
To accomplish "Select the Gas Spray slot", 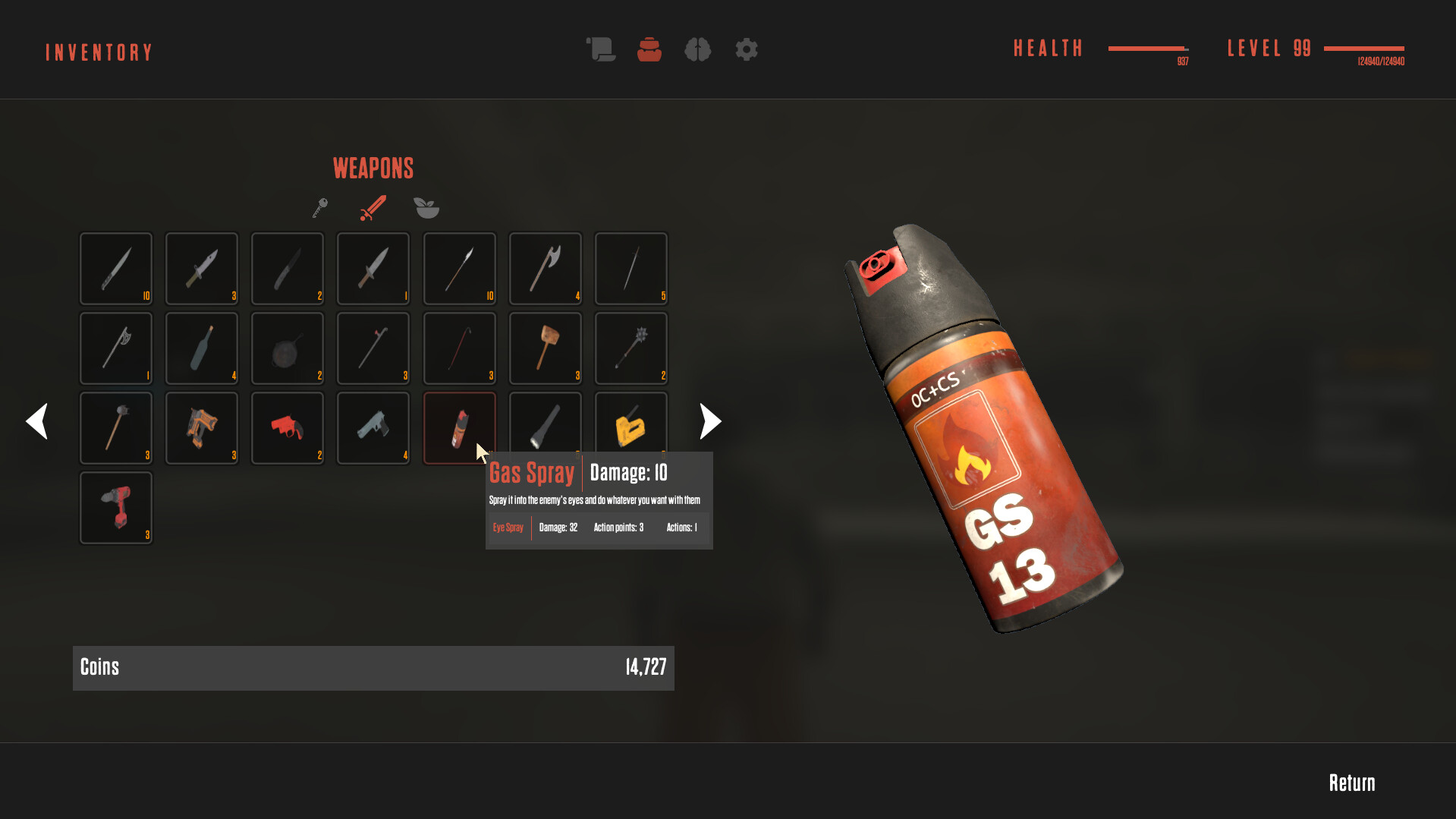I will tap(459, 427).
